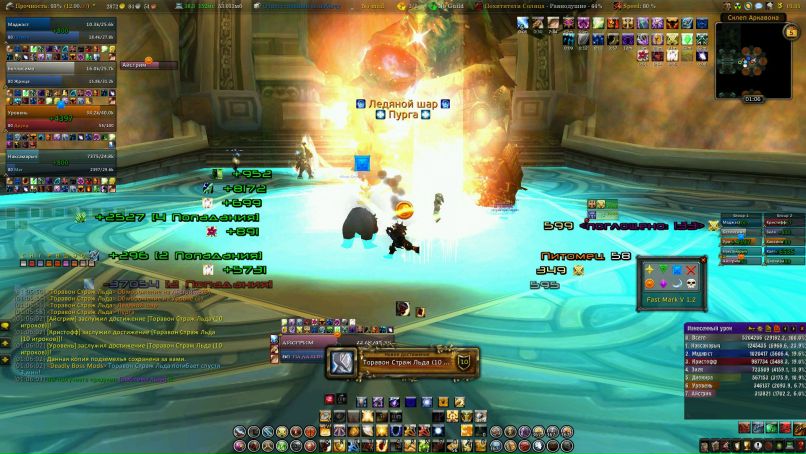Screen dimensions: 806x454
Task: Close the Fast Mark window
Action: tap(701, 261)
